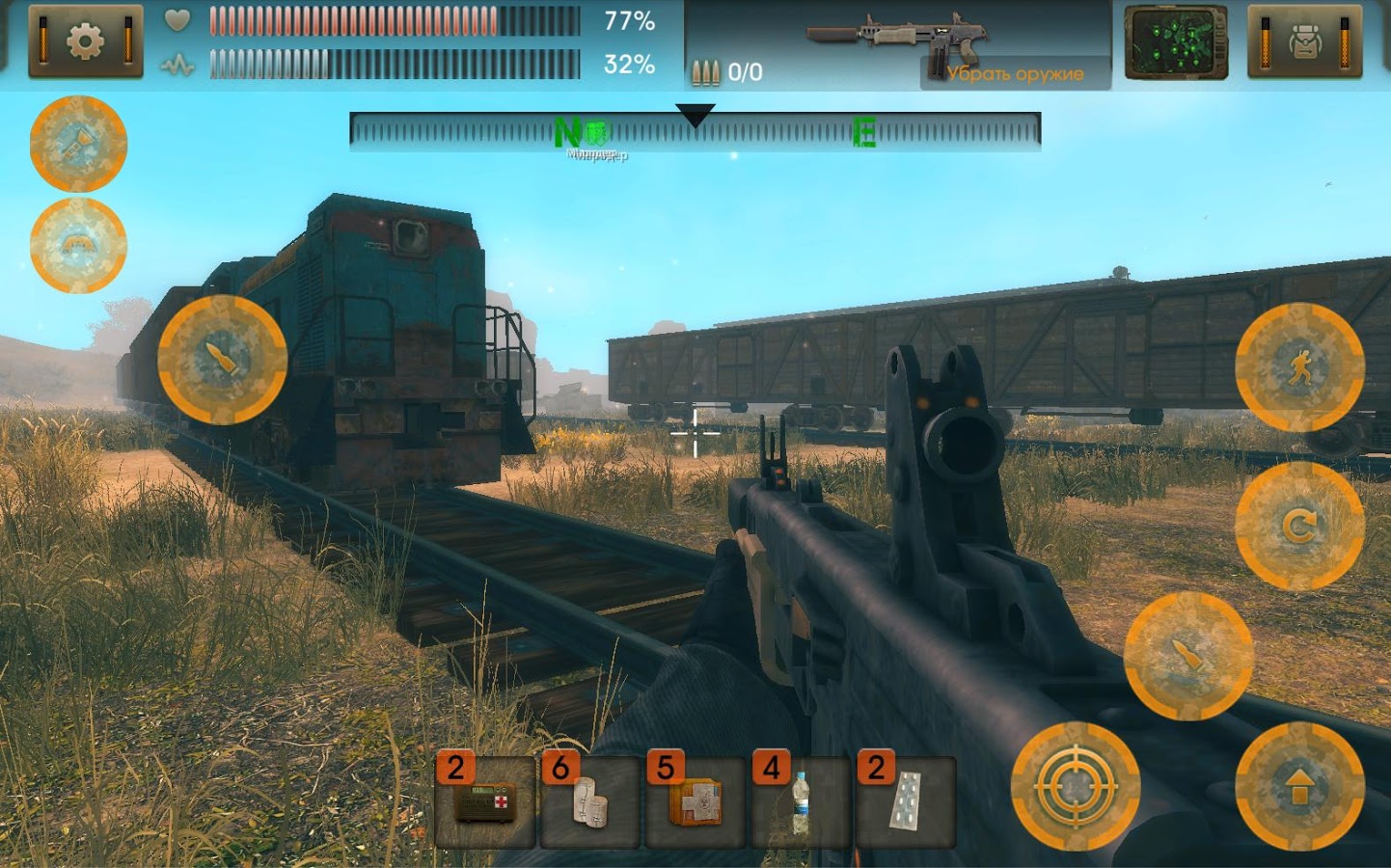Reload weapon with the circular arrow button

tap(1299, 526)
